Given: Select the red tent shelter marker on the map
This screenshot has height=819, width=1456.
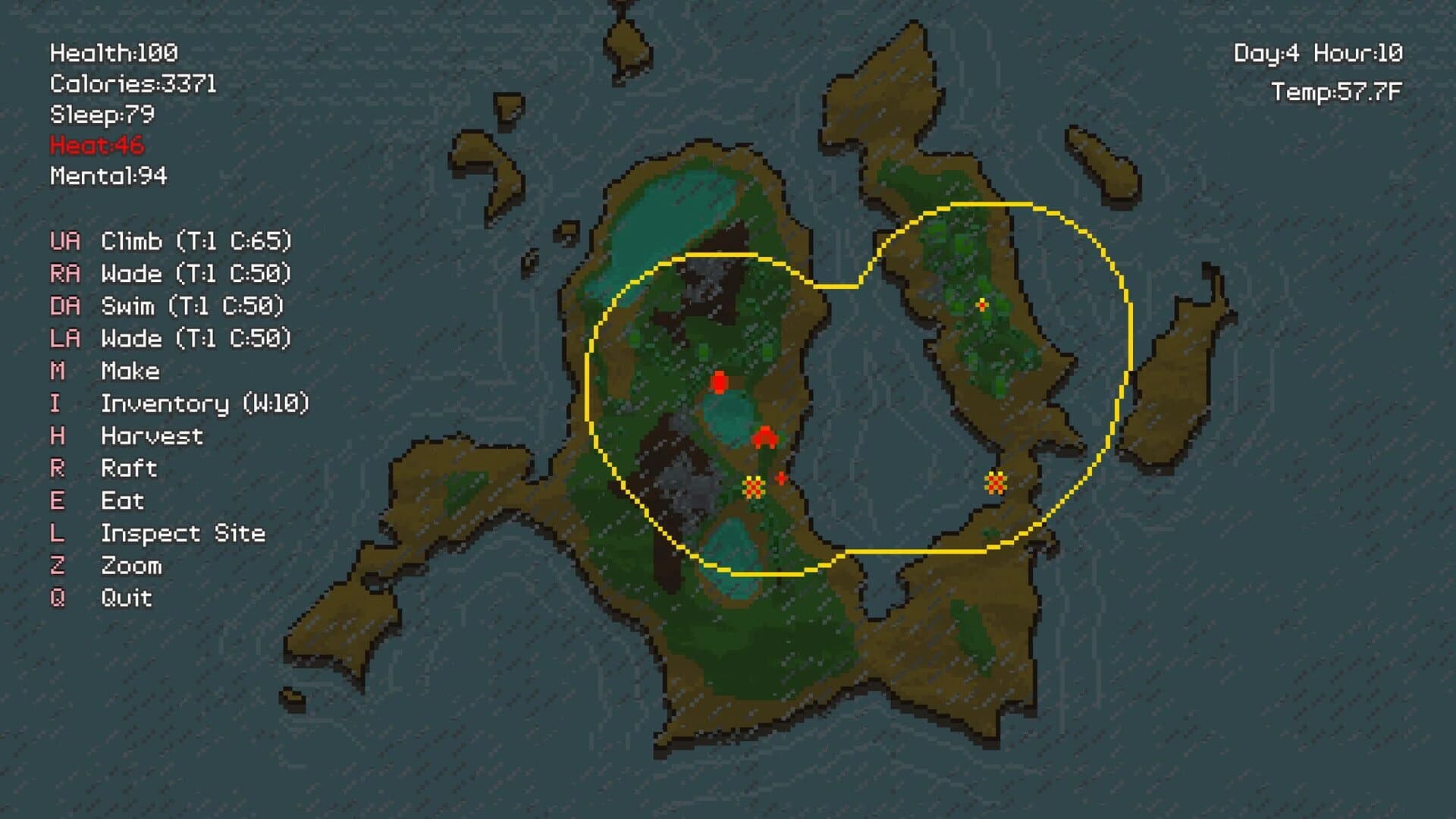Looking at the screenshot, I should click(766, 438).
